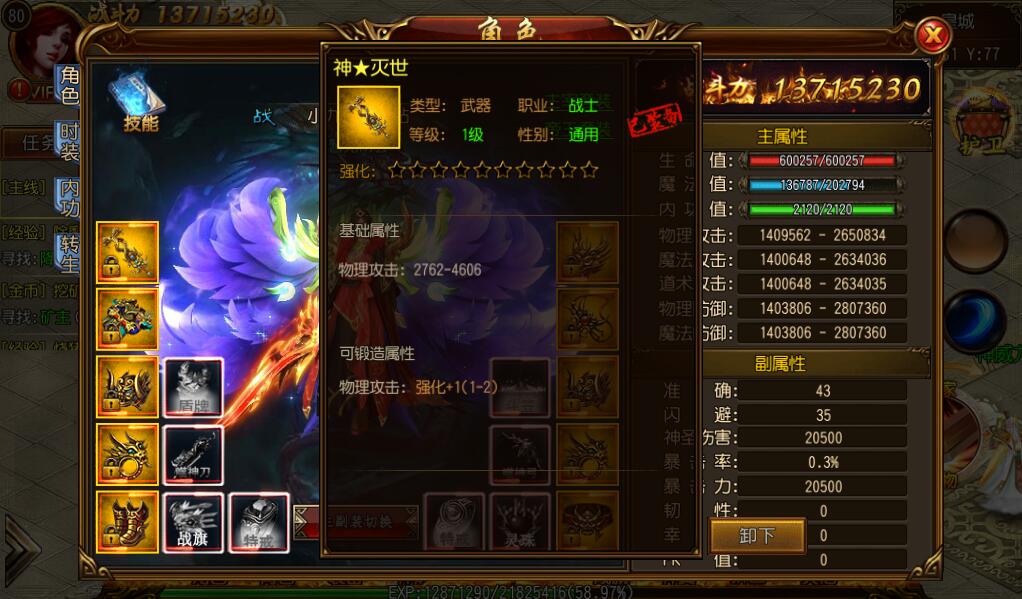
Task: Select the empty 盾牌 shield slot
Action: [x=193, y=387]
